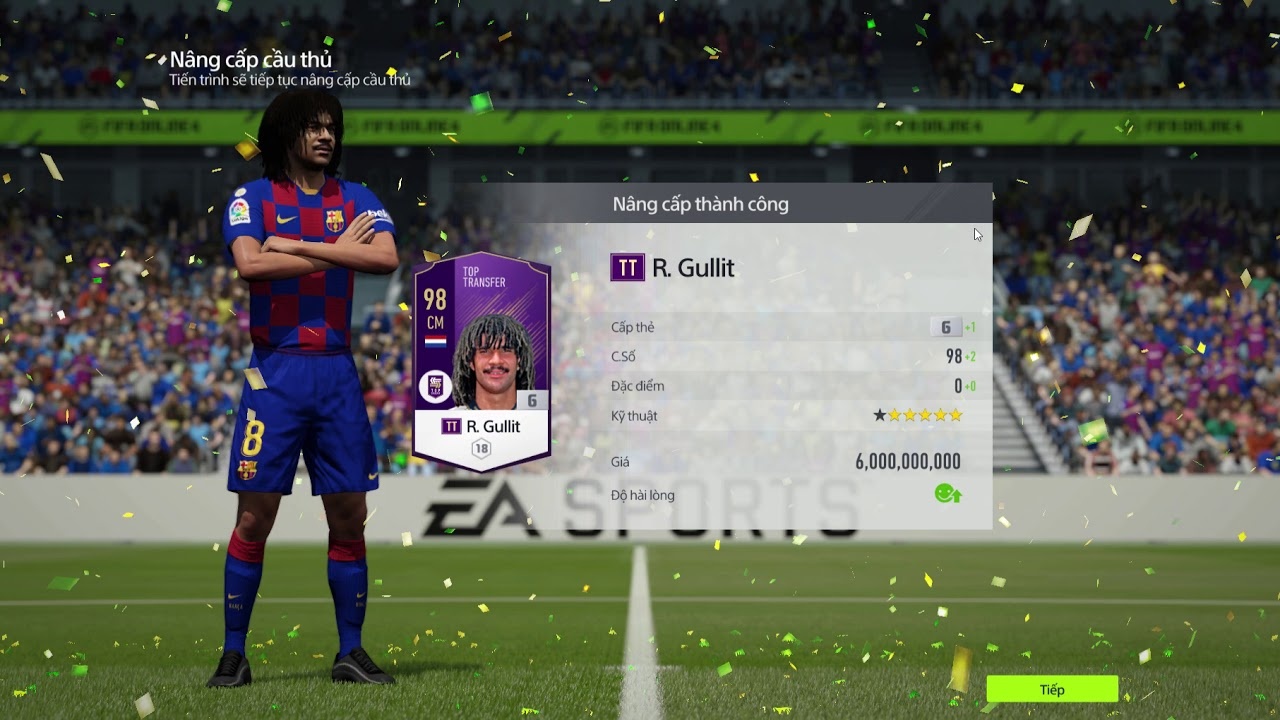Click the green Tiếp button
1280x720 pixels.
[1052, 689]
